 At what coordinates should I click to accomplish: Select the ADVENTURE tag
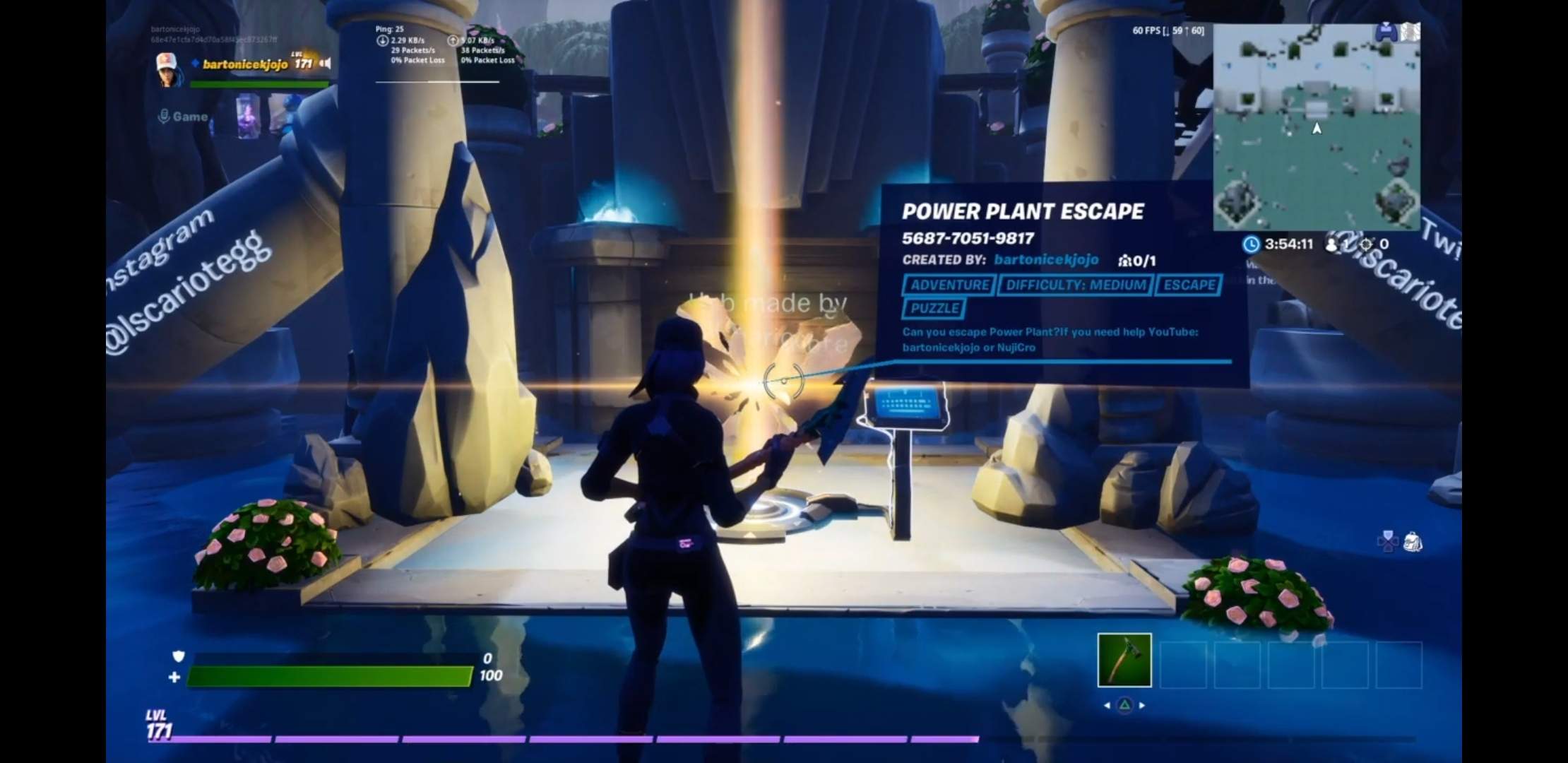[950, 285]
